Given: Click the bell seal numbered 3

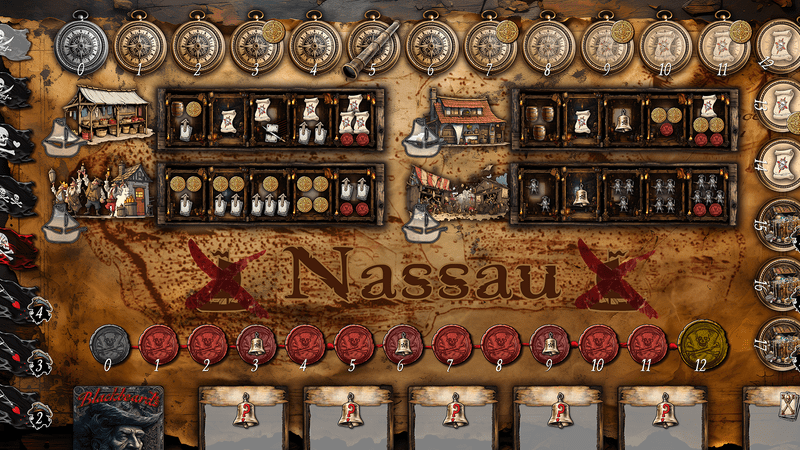Looking at the screenshot, I should (x=257, y=345).
